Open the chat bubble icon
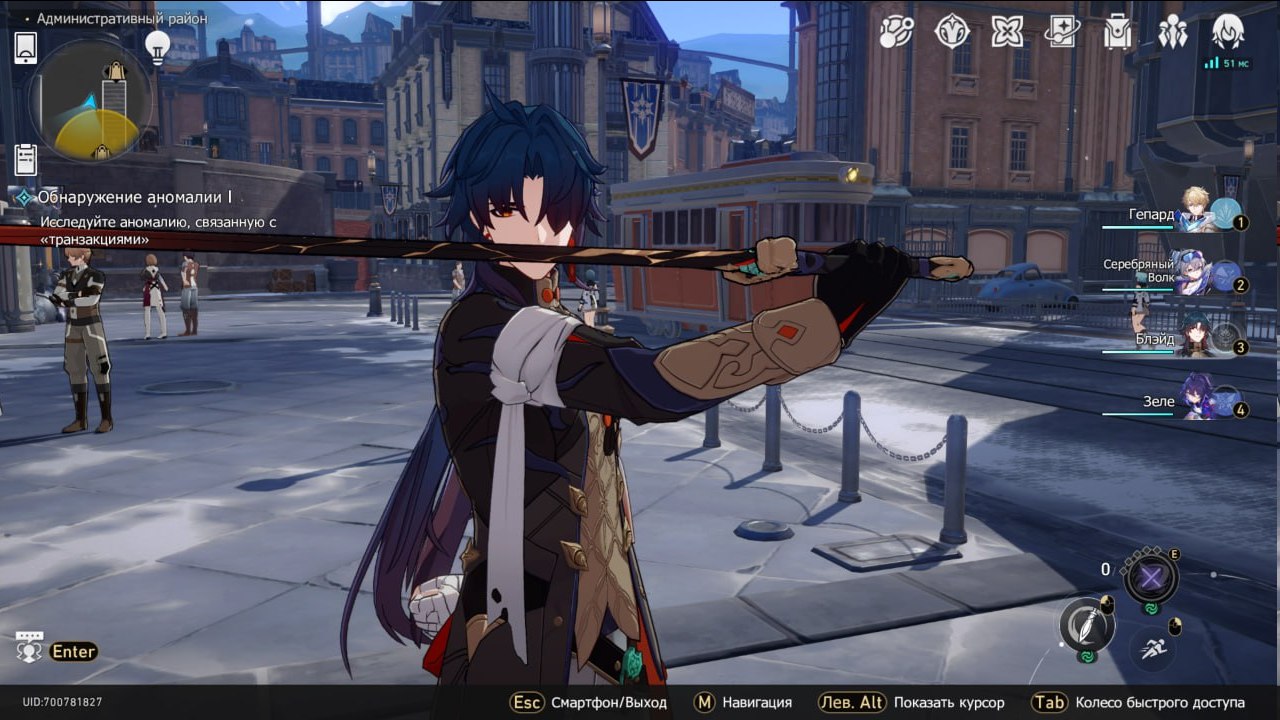Screen dimensions: 1280x720 [29, 648]
